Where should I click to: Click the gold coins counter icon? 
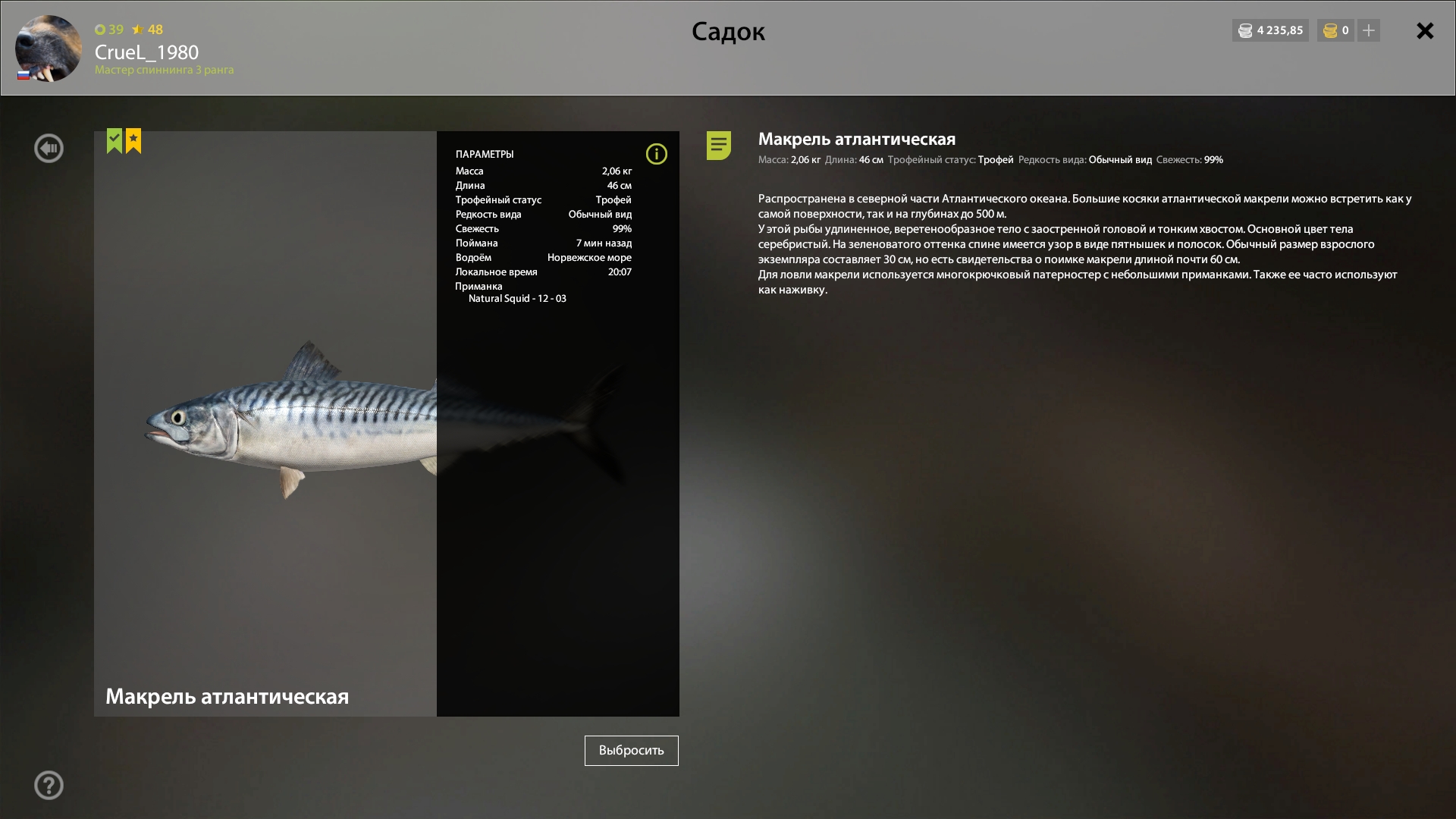1329,30
